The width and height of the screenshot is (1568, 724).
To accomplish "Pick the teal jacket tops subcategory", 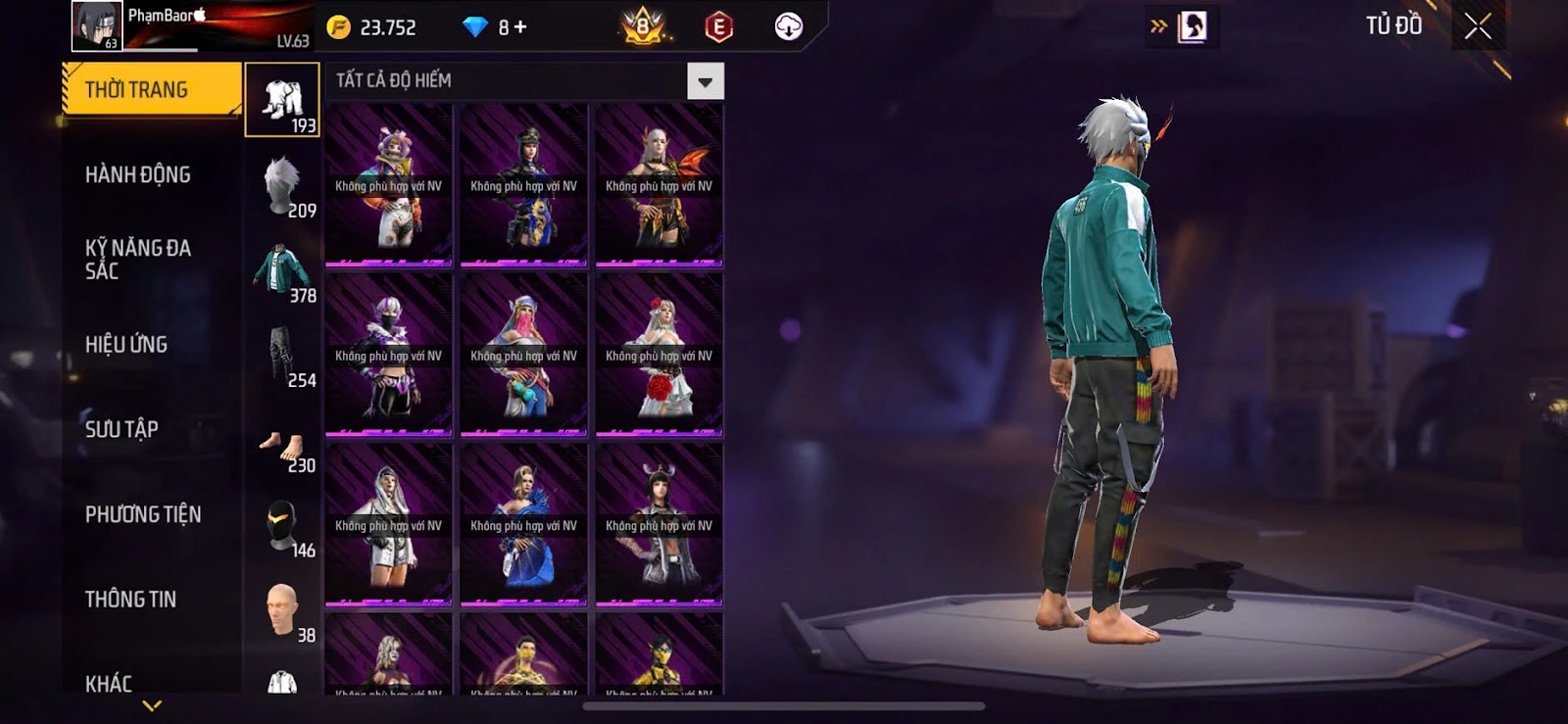I will [282, 271].
